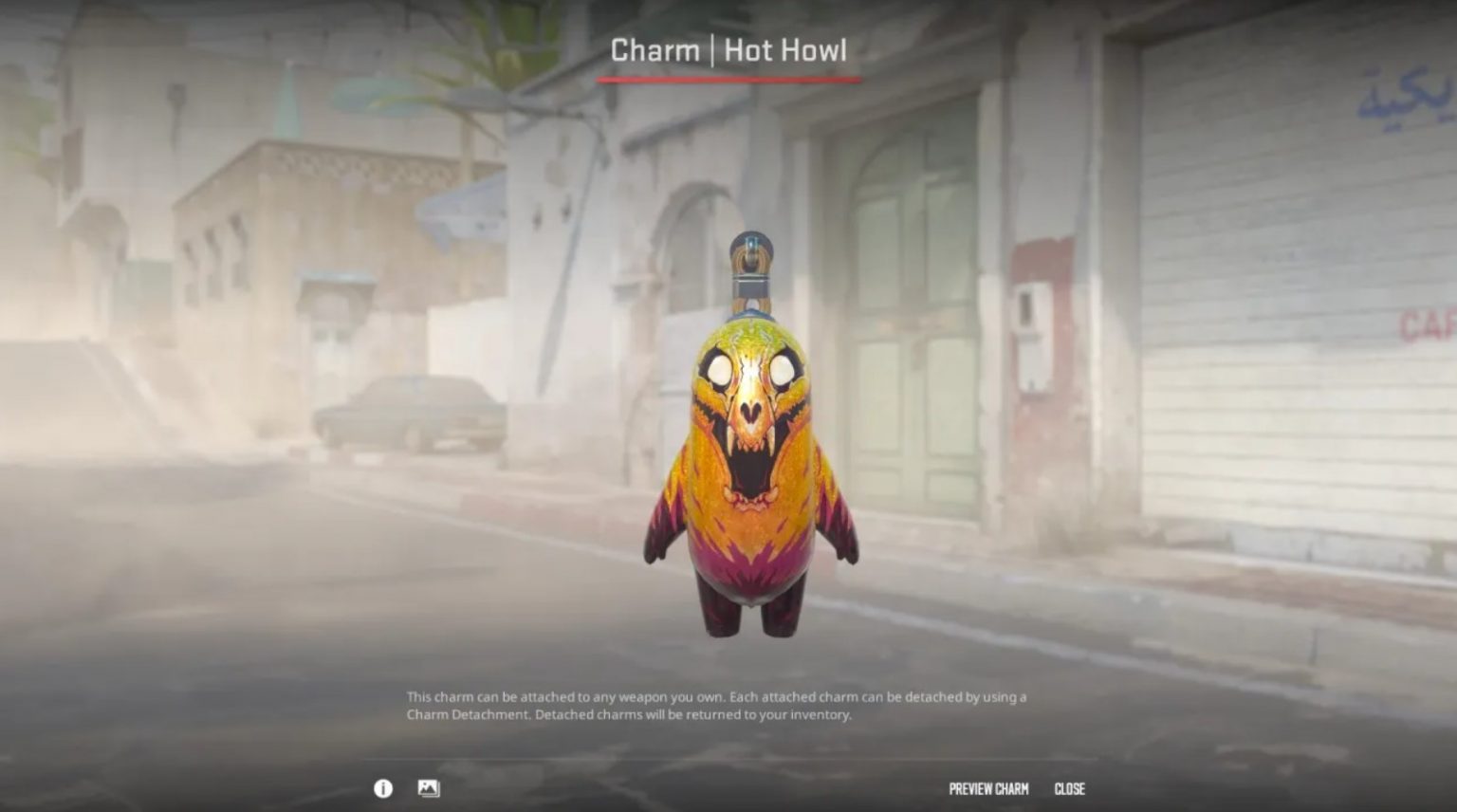Click CLOSE to exit the charm view
This screenshot has width=1457, height=812.
(1071, 787)
